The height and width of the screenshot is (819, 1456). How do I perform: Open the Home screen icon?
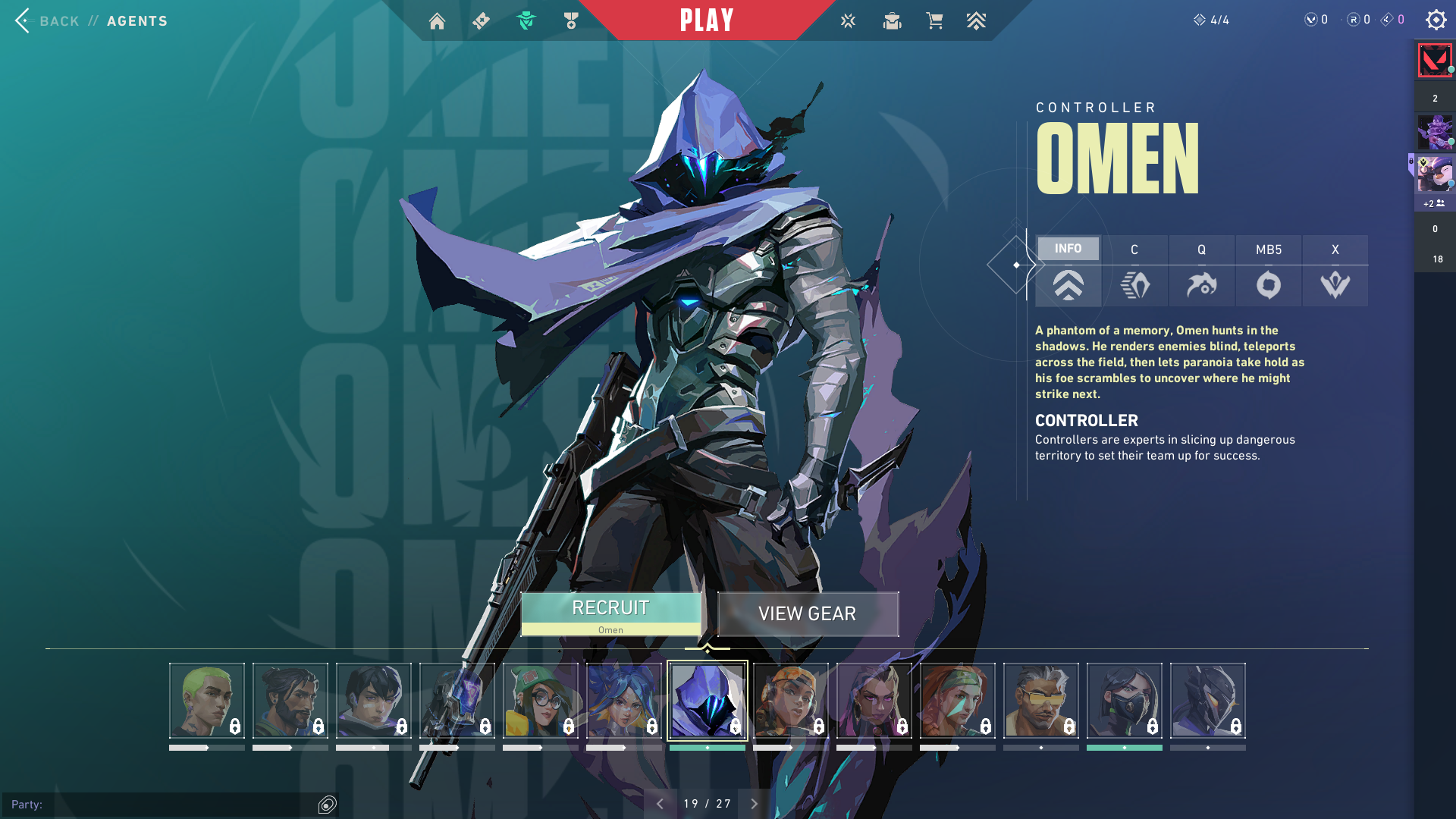[x=437, y=20]
